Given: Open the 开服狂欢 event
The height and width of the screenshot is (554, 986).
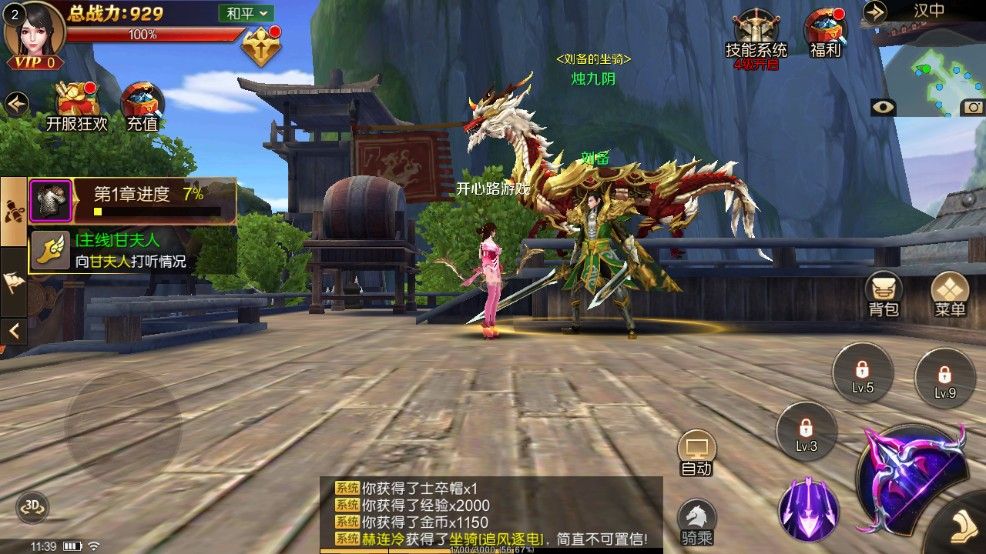Looking at the screenshot, I should [76, 107].
